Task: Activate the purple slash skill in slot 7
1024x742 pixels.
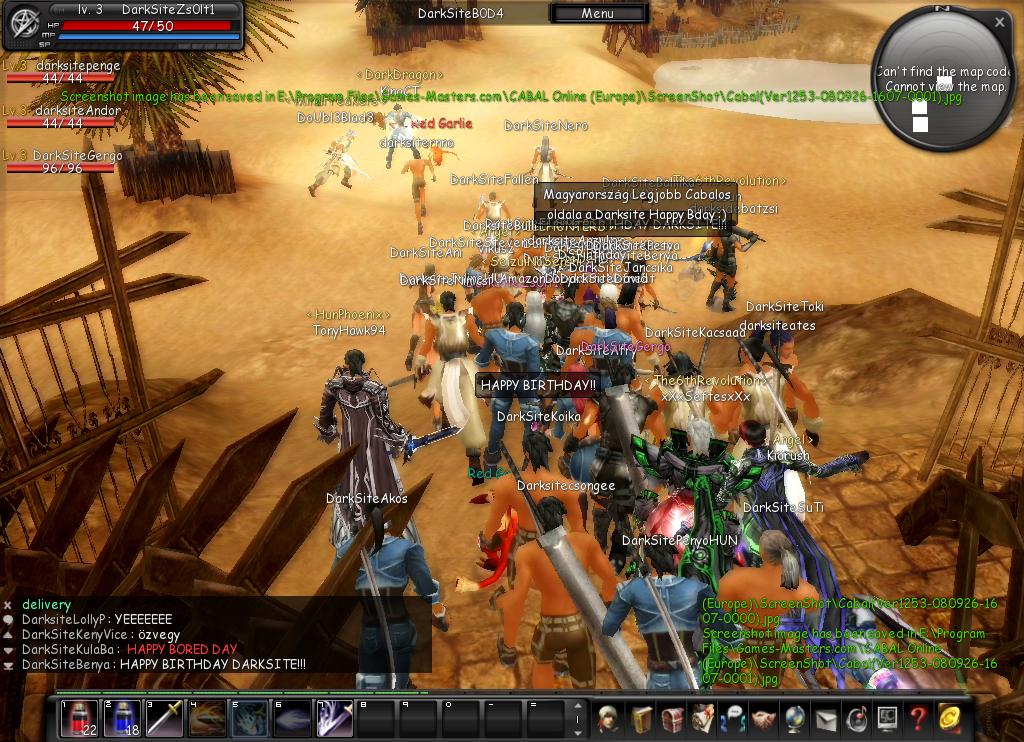Action: click(335, 719)
